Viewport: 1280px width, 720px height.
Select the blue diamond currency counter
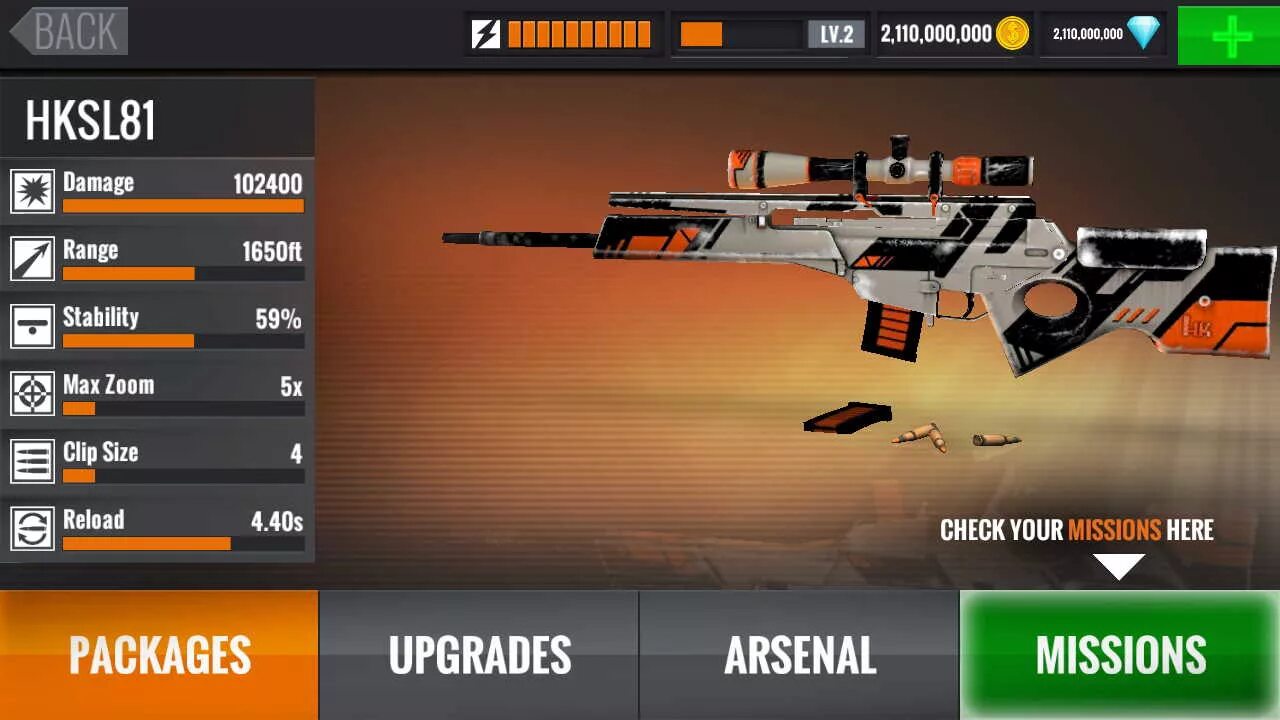(x=1104, y=35)
